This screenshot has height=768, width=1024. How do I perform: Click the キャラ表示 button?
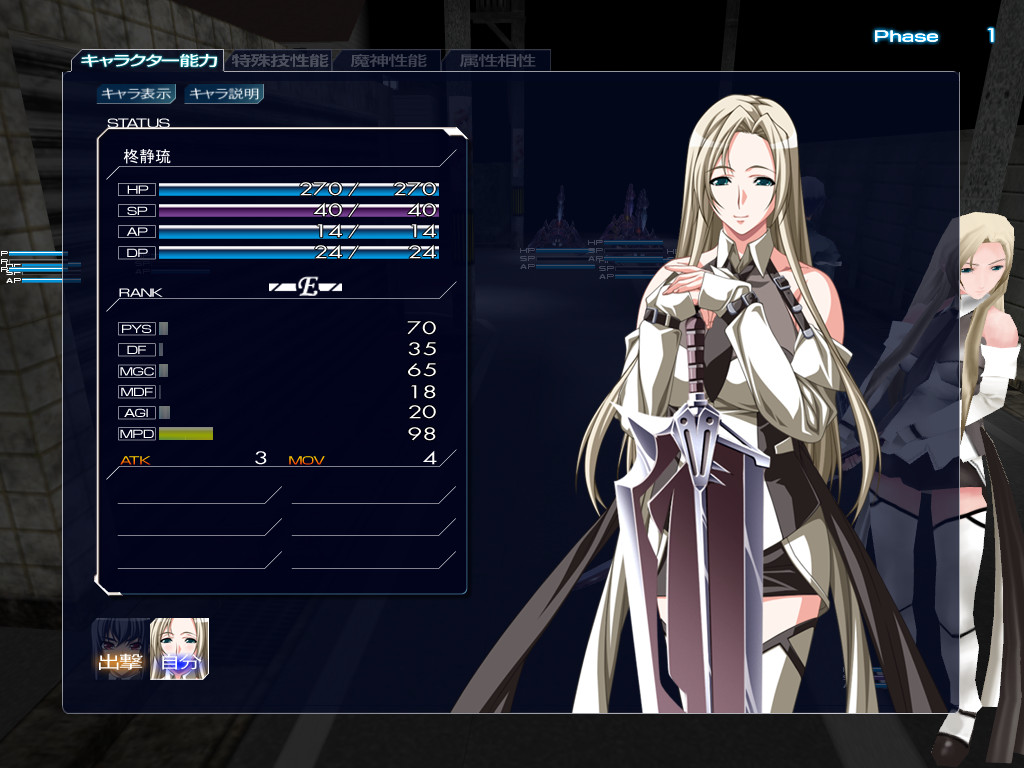(x=137, y=94)
